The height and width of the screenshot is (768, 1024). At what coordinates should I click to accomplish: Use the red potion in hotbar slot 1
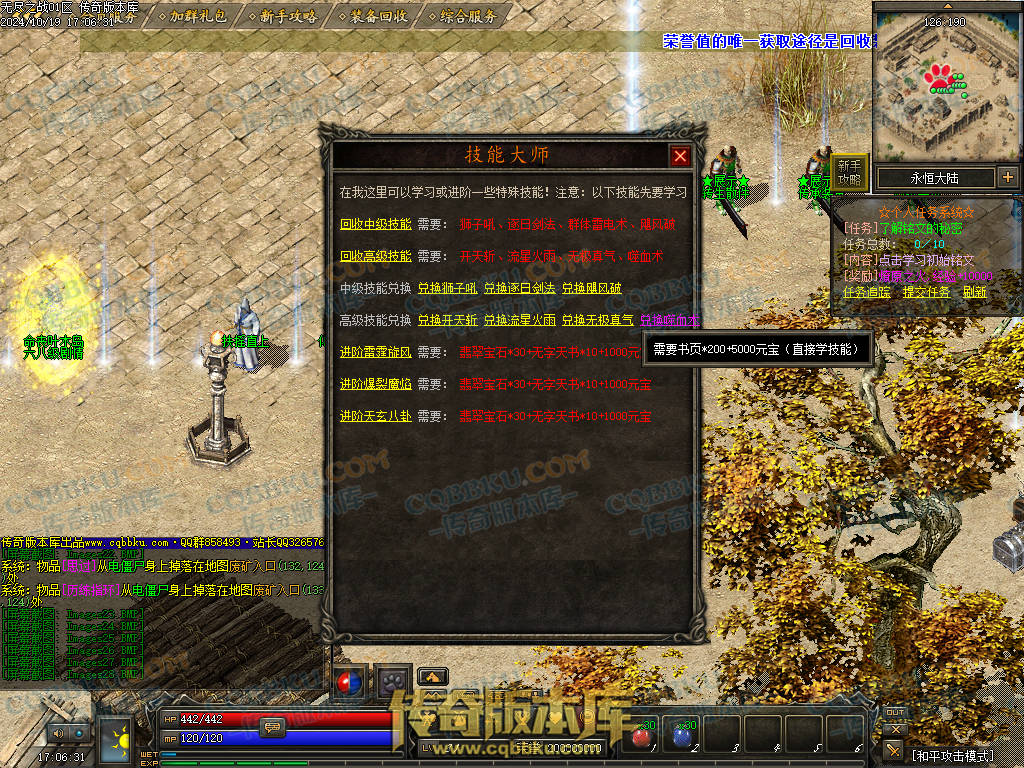[641, 737]
